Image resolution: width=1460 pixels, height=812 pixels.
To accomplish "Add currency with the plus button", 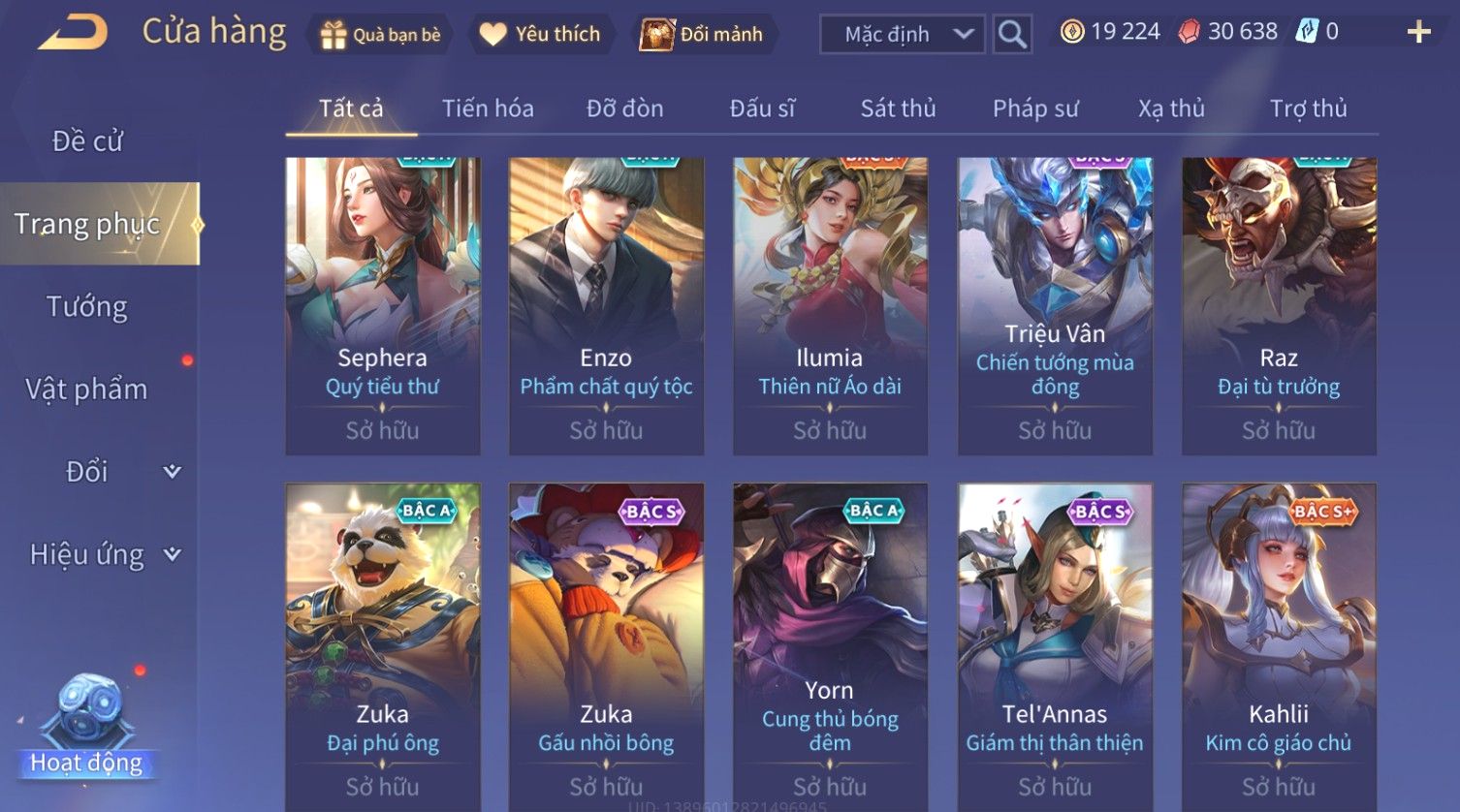I will point(1418,33).
